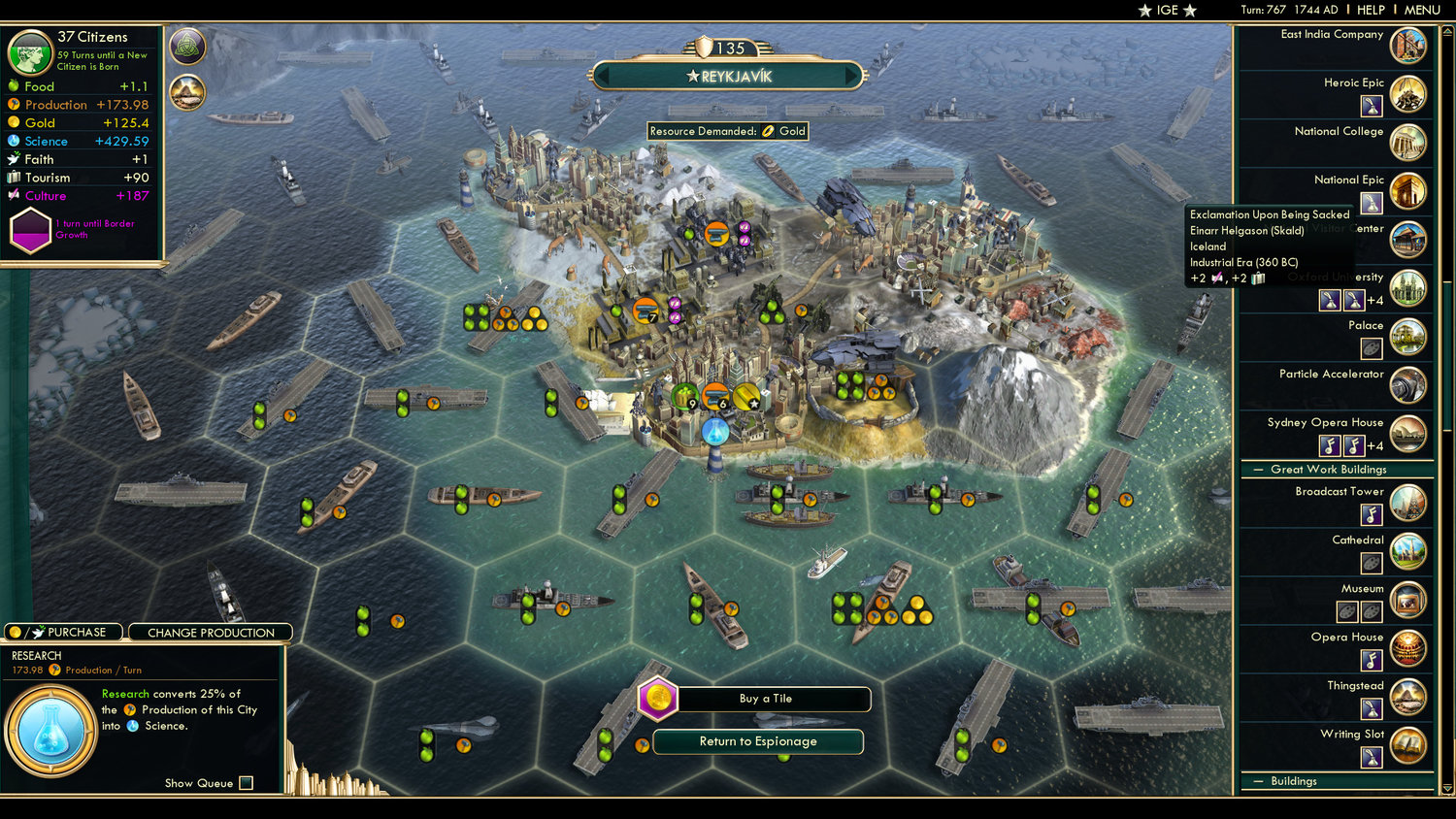Click the East India Company building icon

pyautogui.click(x=1409, y=45)
